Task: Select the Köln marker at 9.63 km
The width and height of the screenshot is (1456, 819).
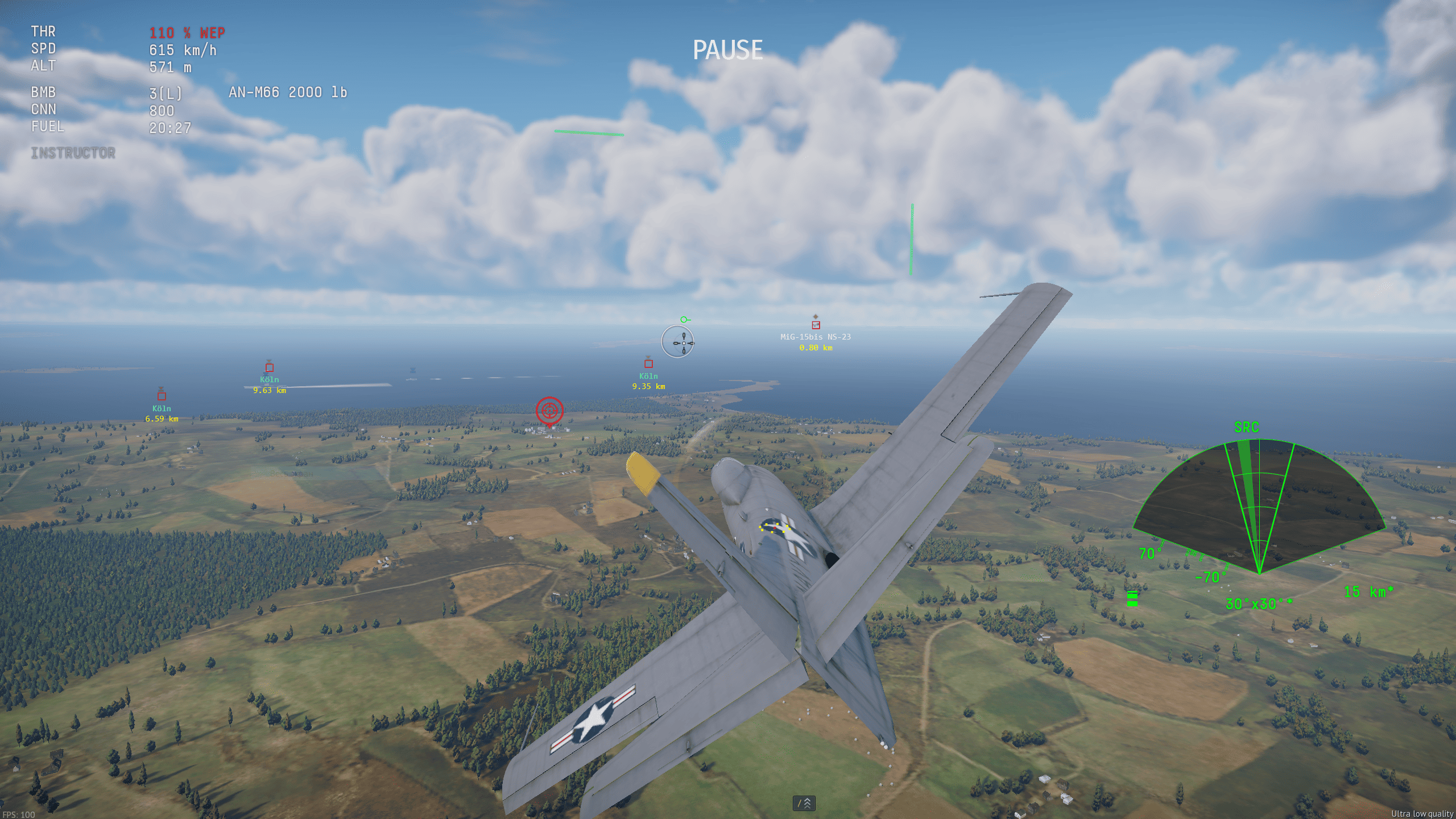Action: [270, 367]
